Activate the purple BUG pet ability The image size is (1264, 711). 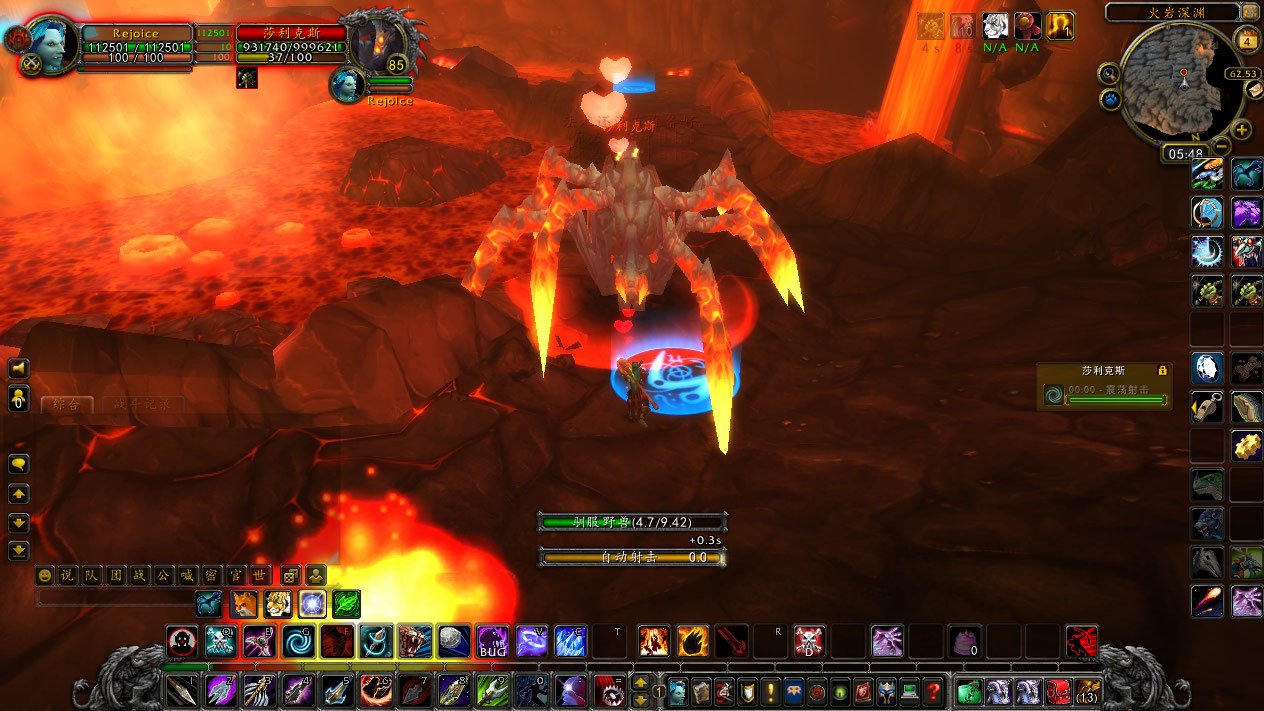click(x=492, y=641)
